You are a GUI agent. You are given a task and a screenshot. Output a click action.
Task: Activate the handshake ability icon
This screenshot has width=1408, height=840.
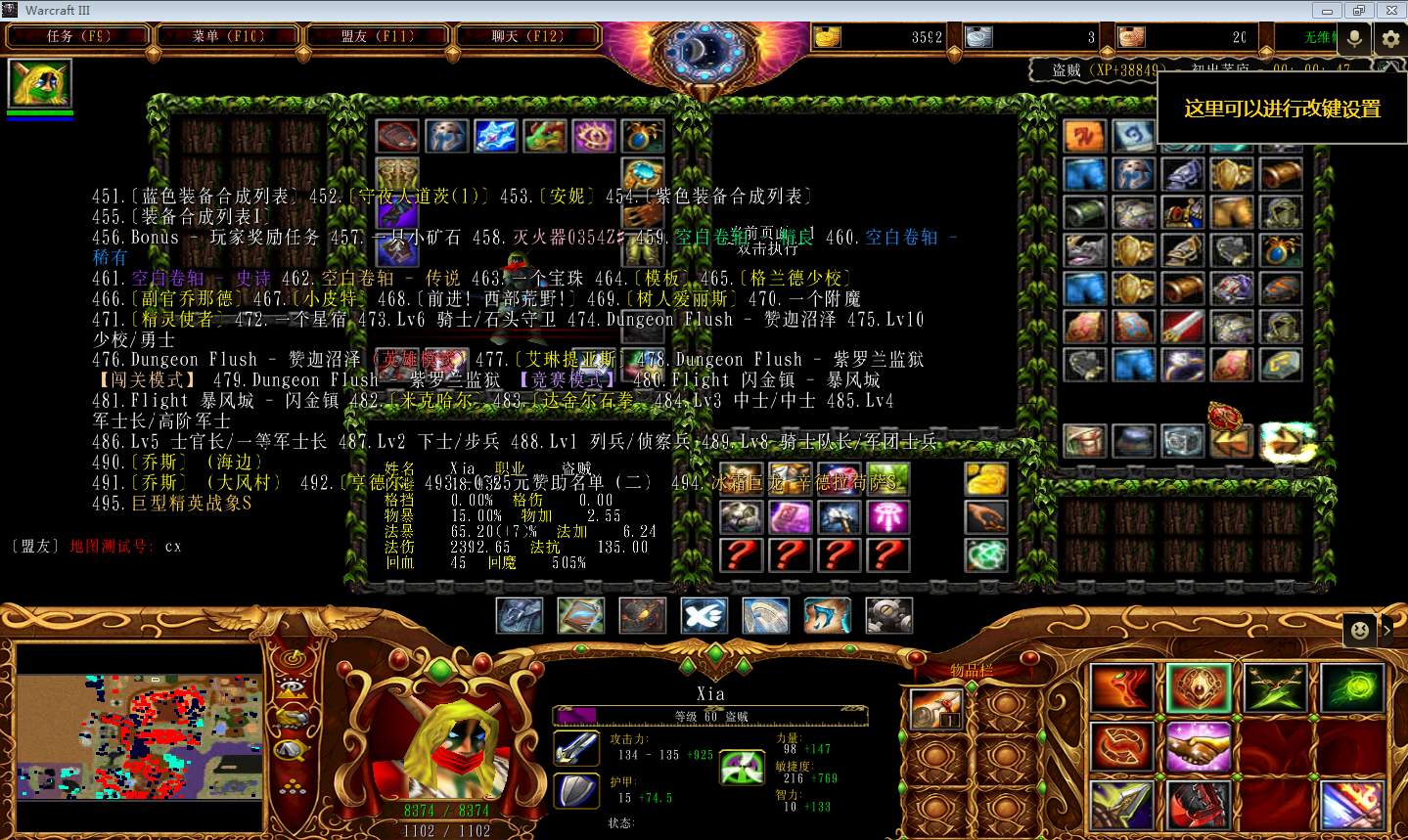(x=1198, y=749)
